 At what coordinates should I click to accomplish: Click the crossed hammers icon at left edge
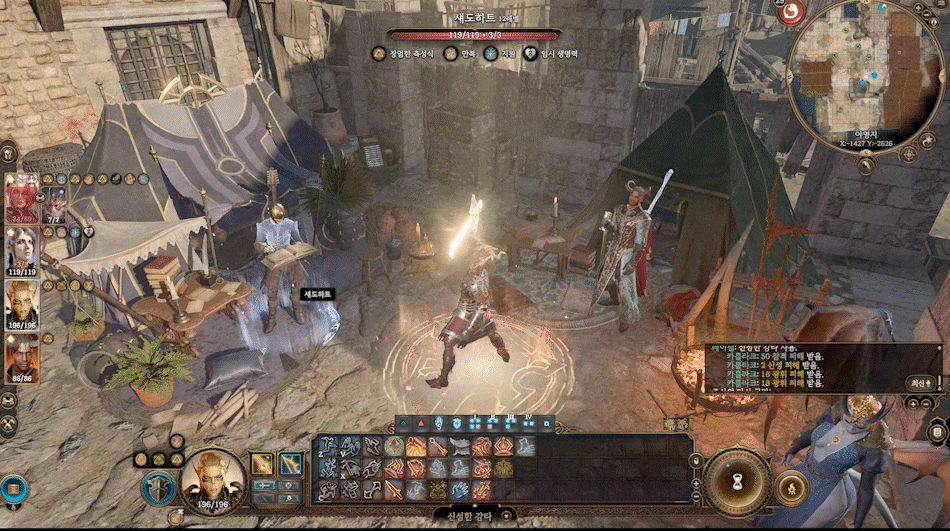click(8, 425)
